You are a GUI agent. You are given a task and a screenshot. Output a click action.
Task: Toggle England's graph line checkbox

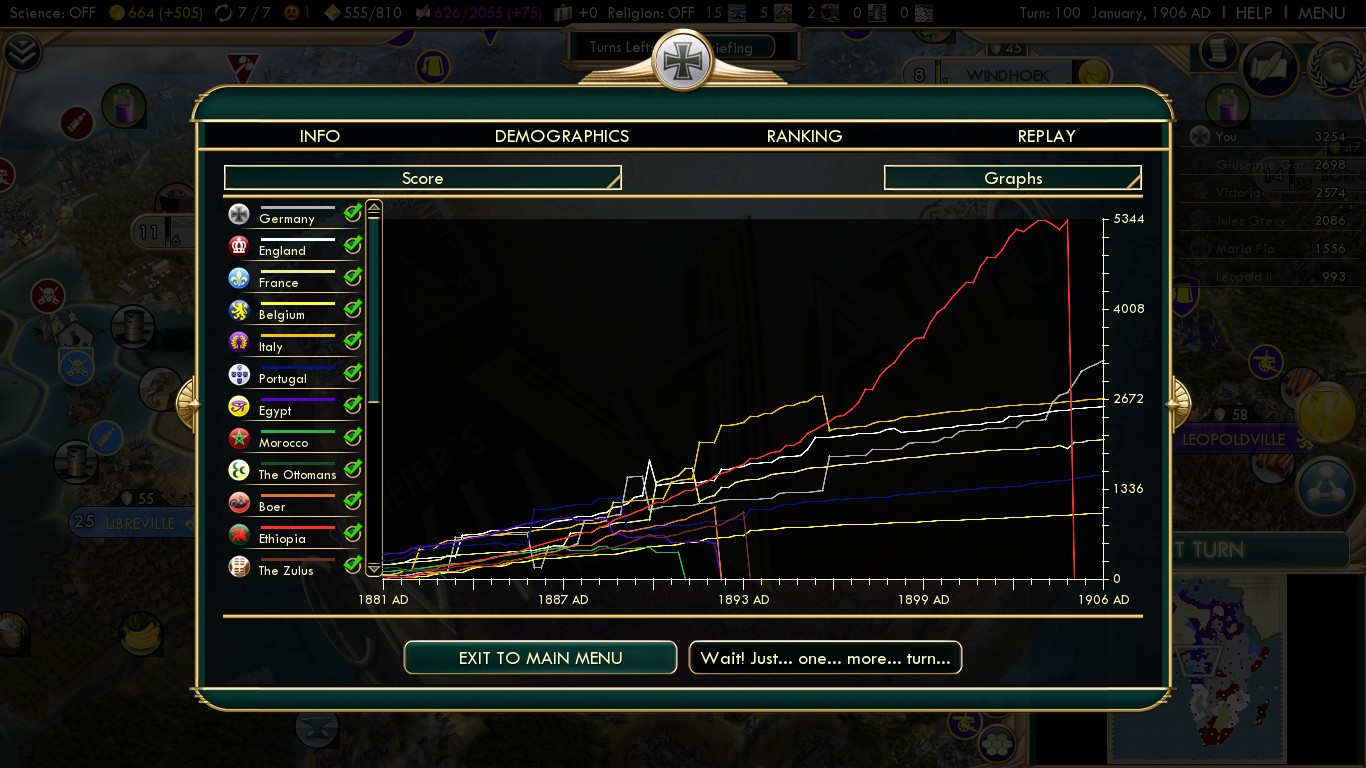coord(353,245)
